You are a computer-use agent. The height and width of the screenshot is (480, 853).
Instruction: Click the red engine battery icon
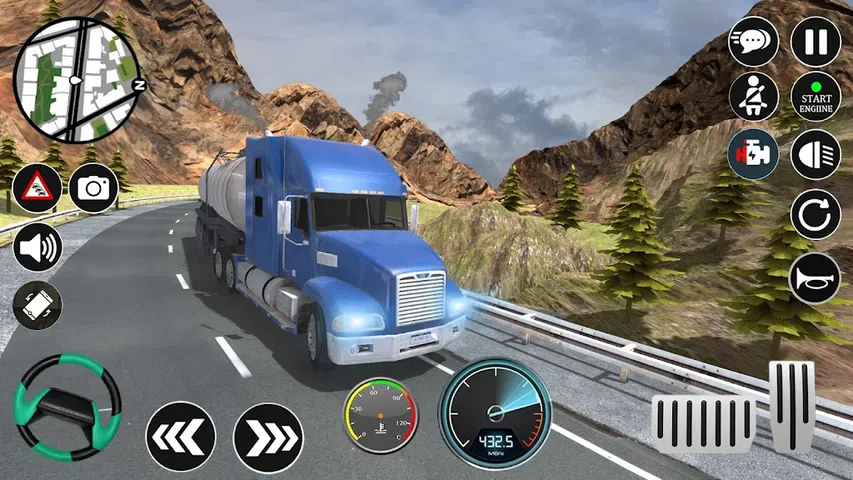(753, 155)
